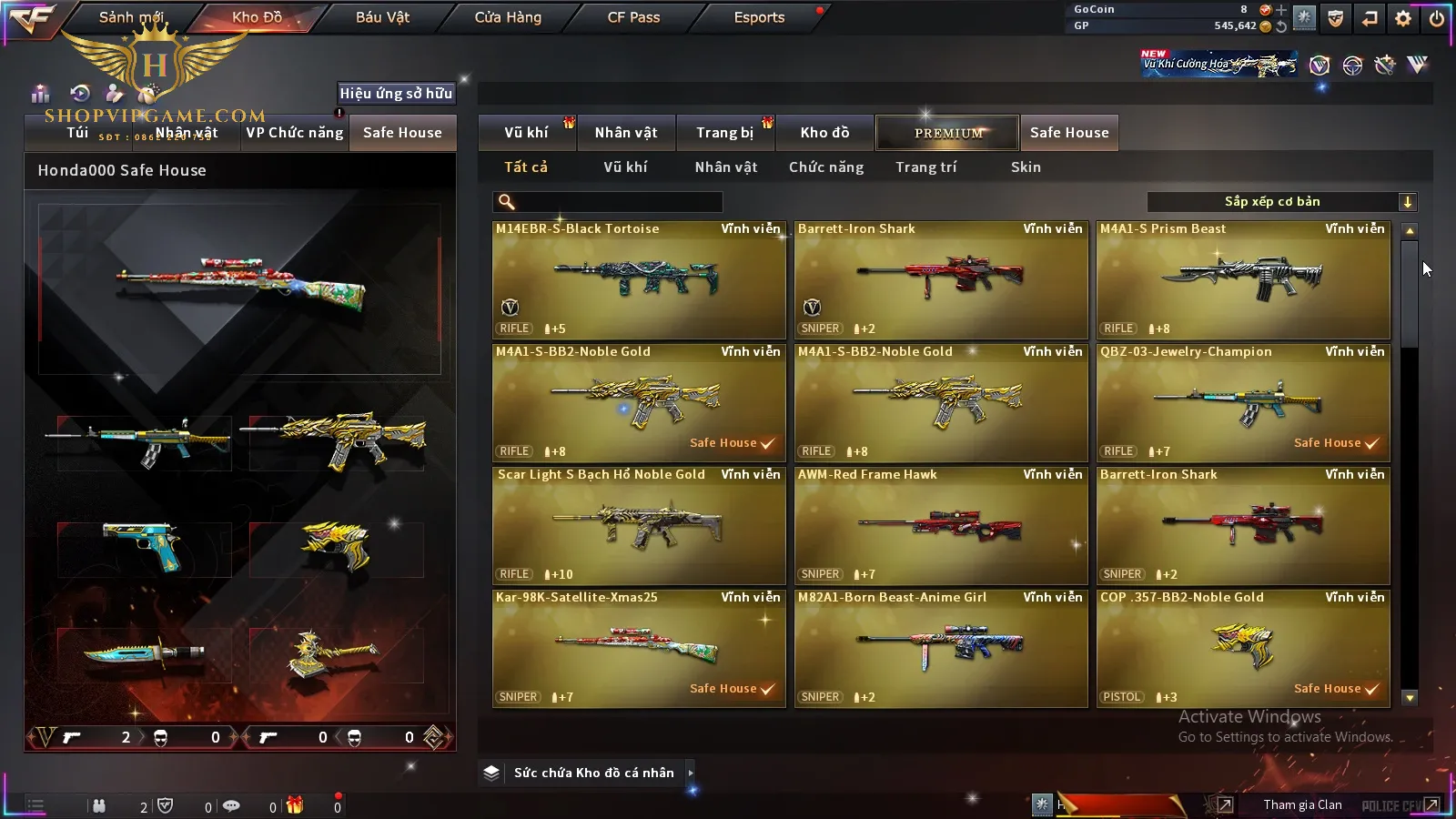The height and width of the screenshot is (819, 1456).
Task: Expand Sức chứa Kho đồ cá nhân
Action: pyautogui.click(x=594, y=773)
